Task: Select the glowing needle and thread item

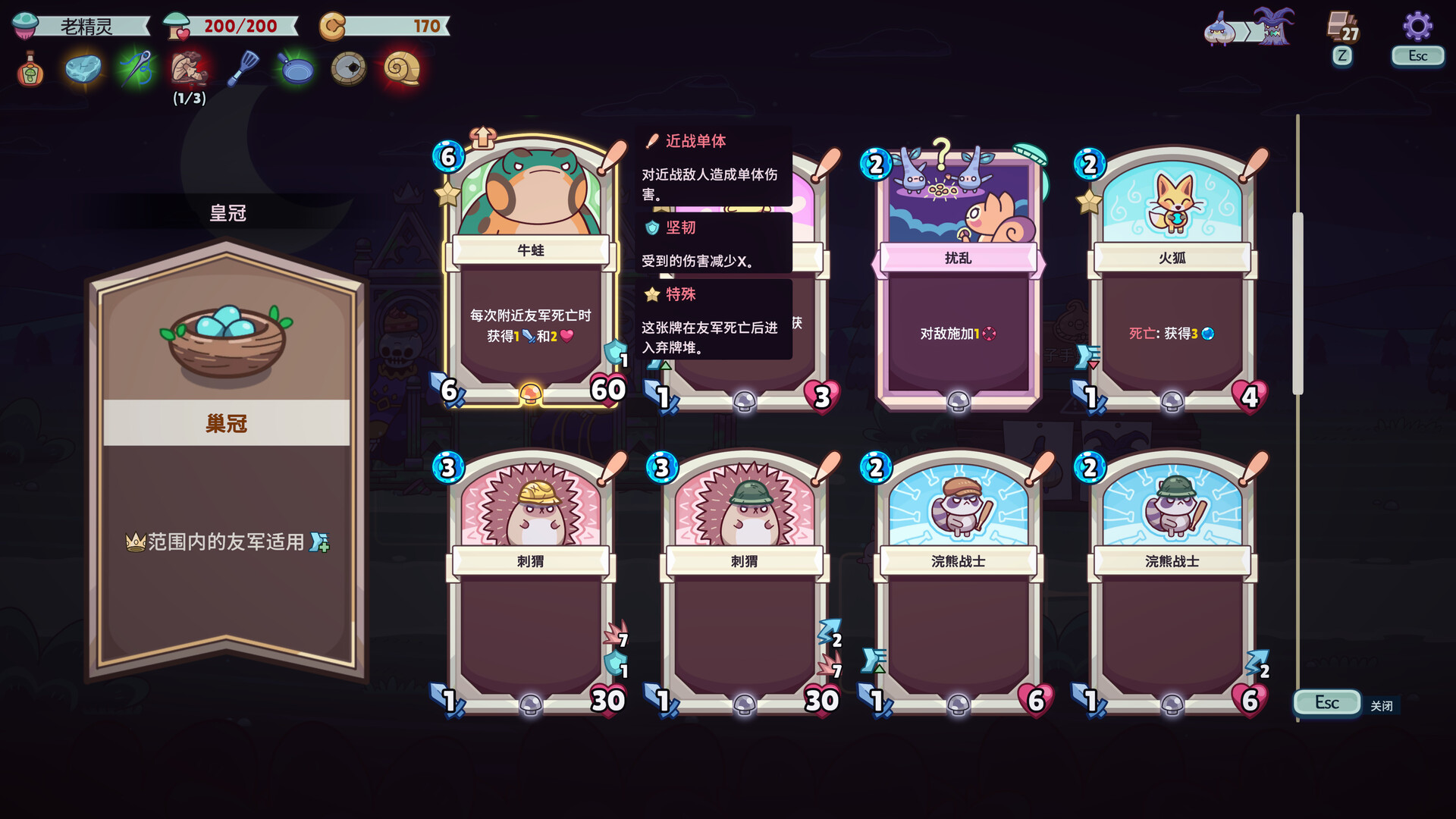Action: [135, 69]
